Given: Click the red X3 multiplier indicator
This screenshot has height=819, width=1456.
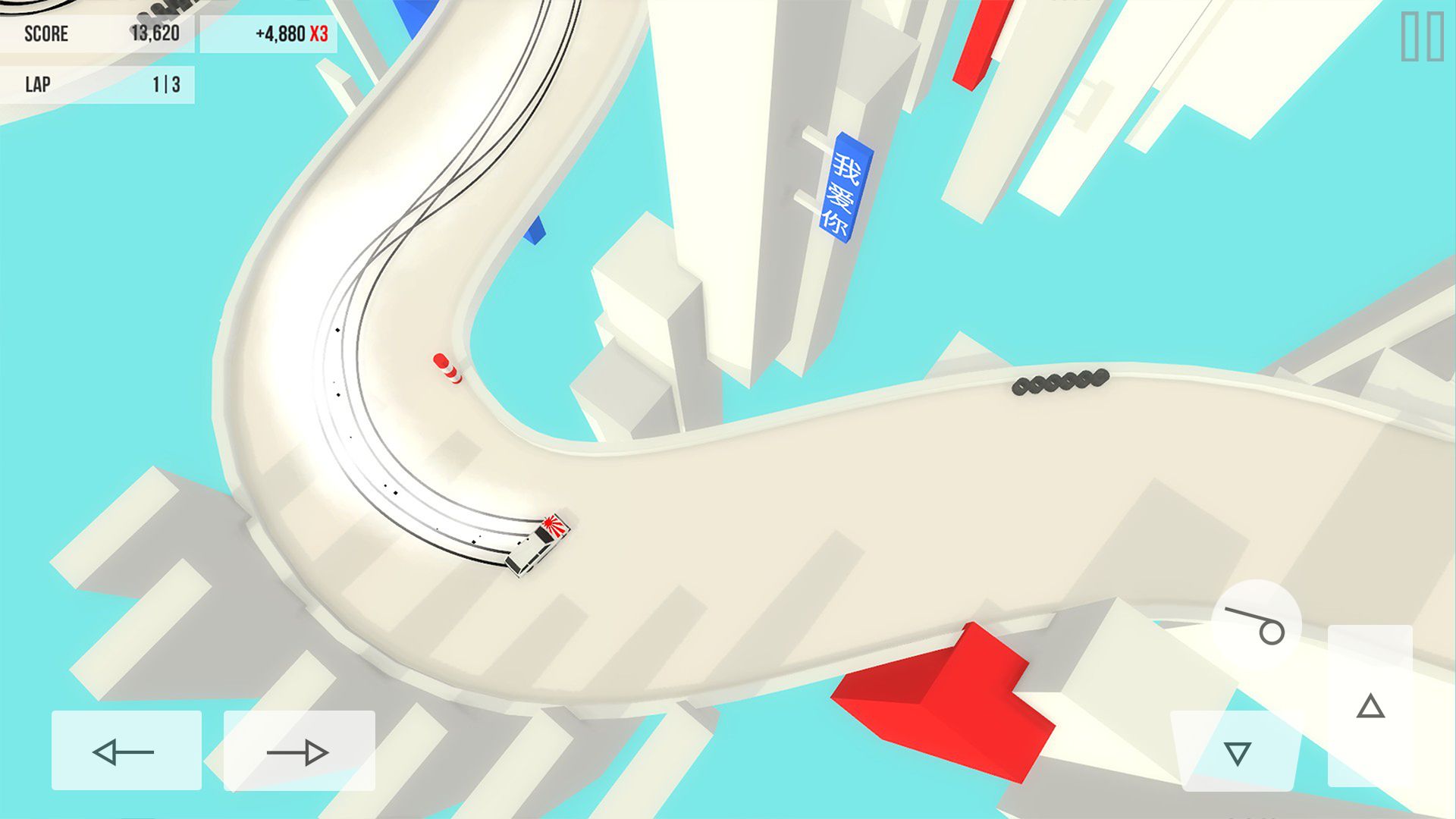Looking at the screenshot, I should [x=320, y=33].
